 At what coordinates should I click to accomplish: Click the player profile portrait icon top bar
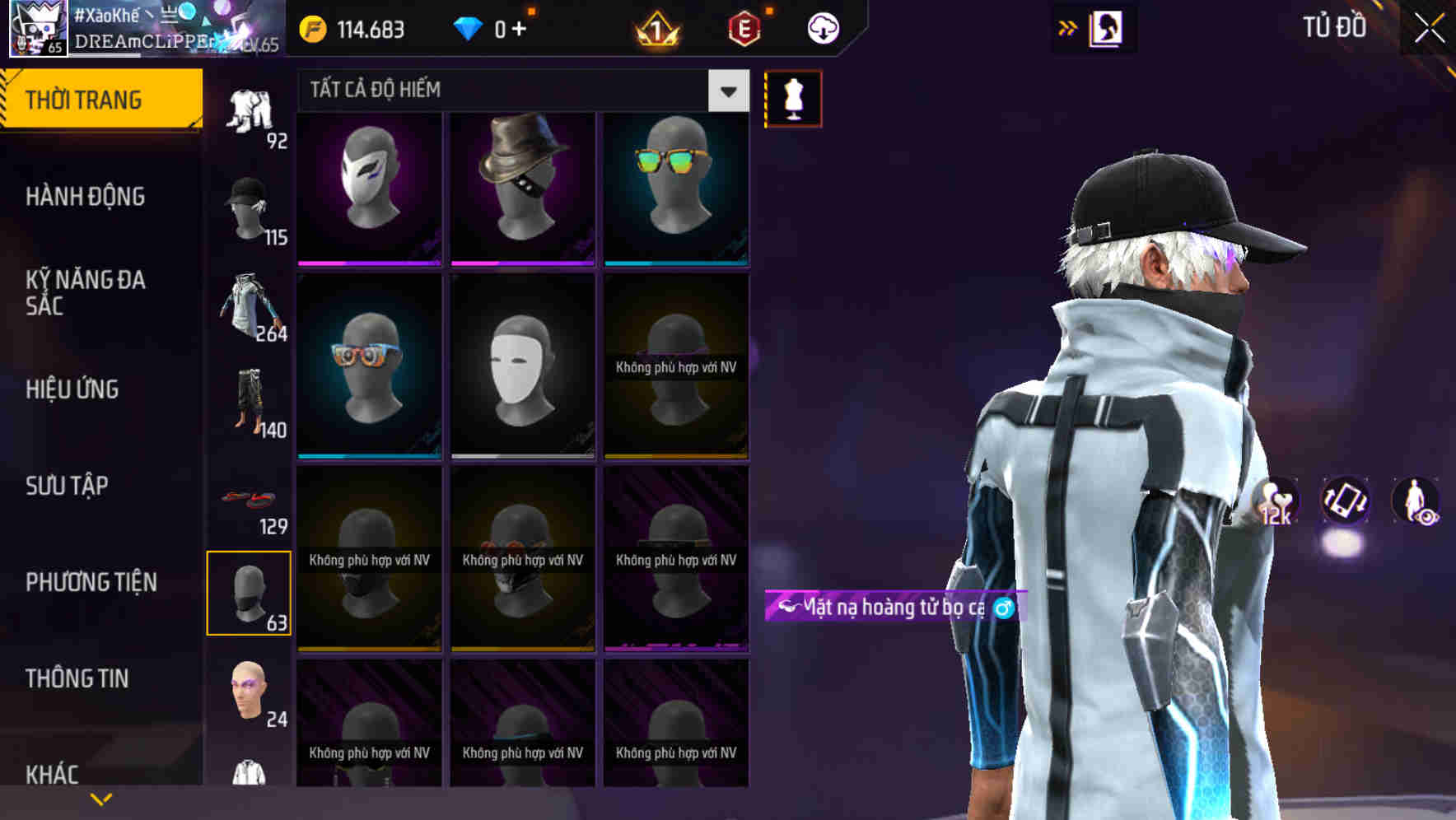coord(37,29)
